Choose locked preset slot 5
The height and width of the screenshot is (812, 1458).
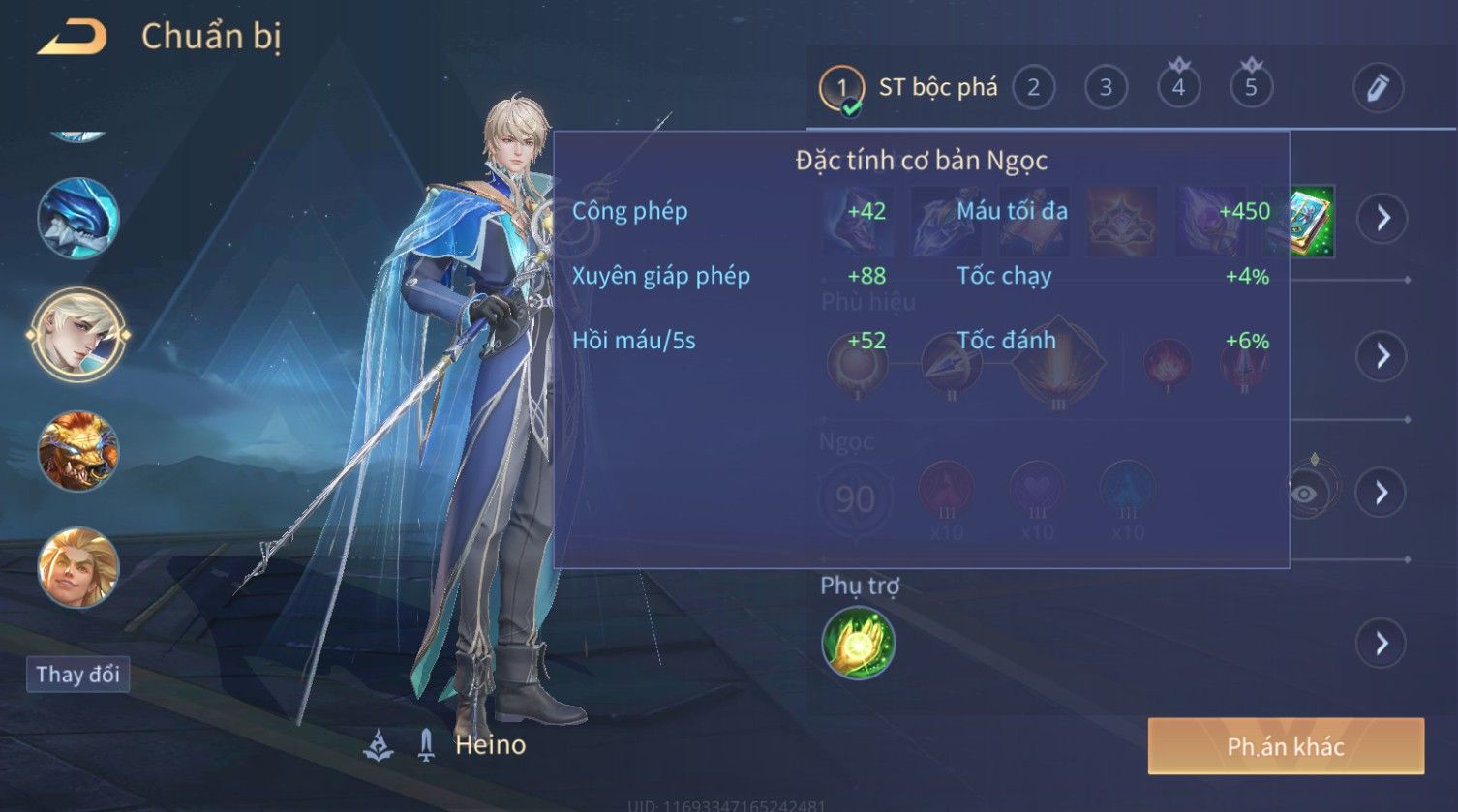pyautogui.click(x=1251, y=88)
